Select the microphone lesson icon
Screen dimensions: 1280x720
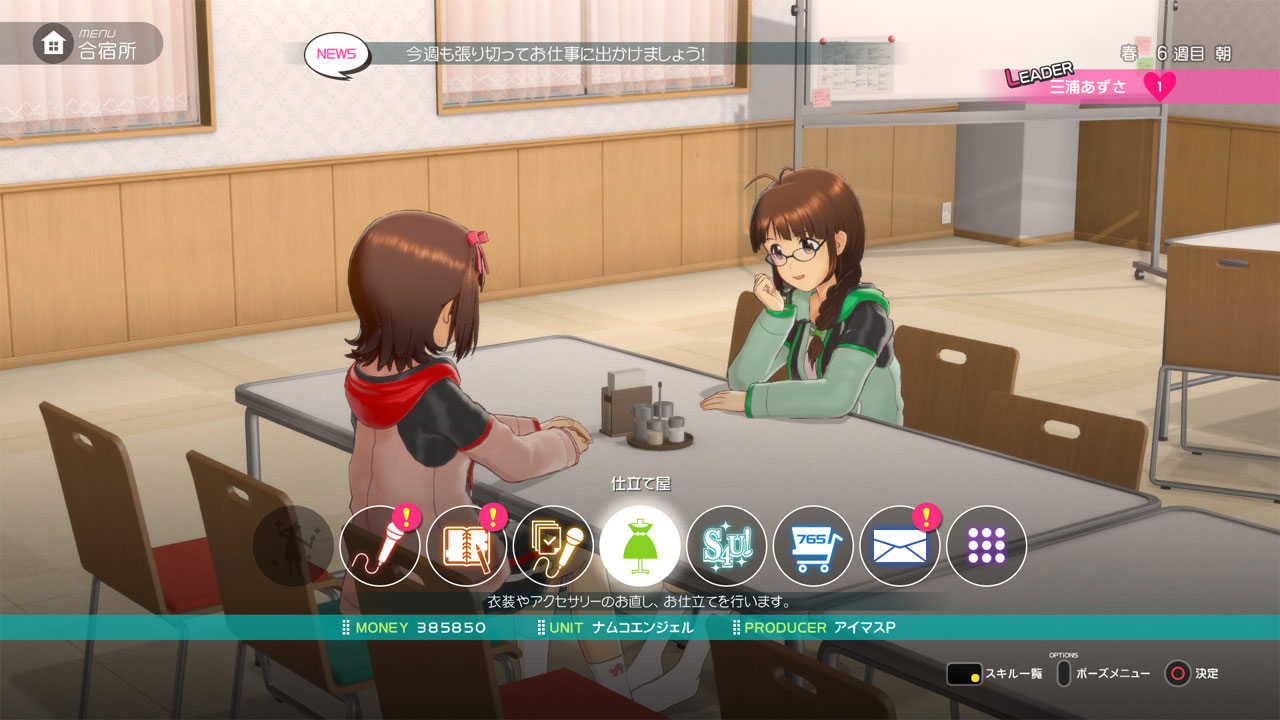[x=380, y=546]
